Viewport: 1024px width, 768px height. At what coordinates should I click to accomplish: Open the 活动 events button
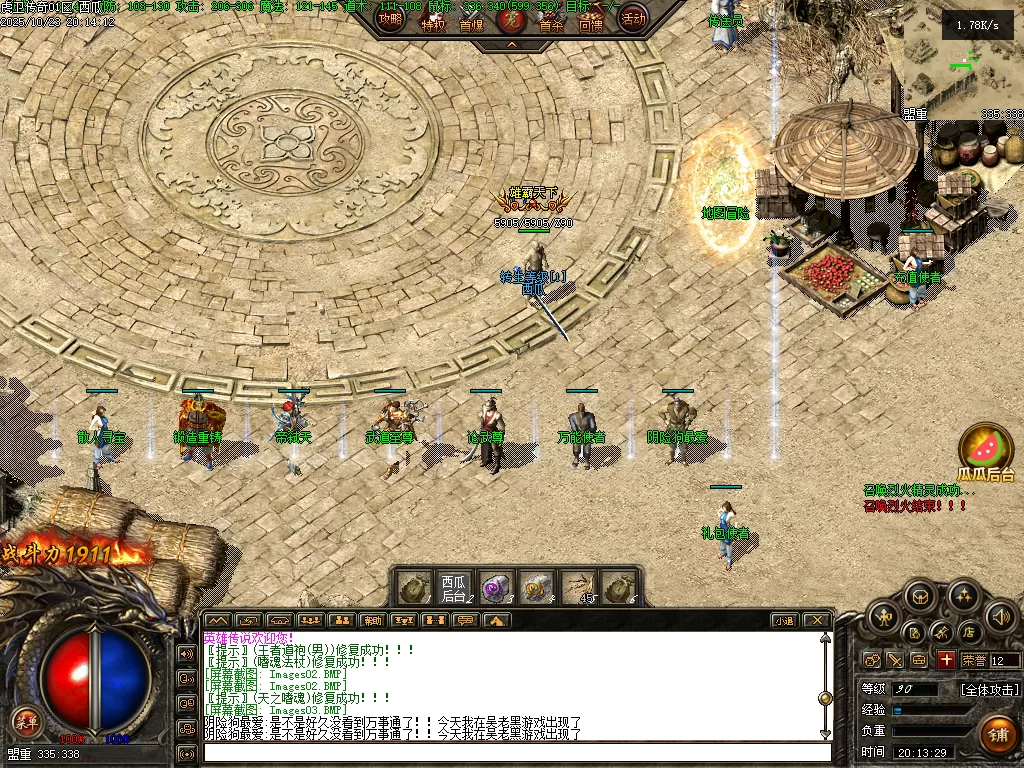[632, 18]
